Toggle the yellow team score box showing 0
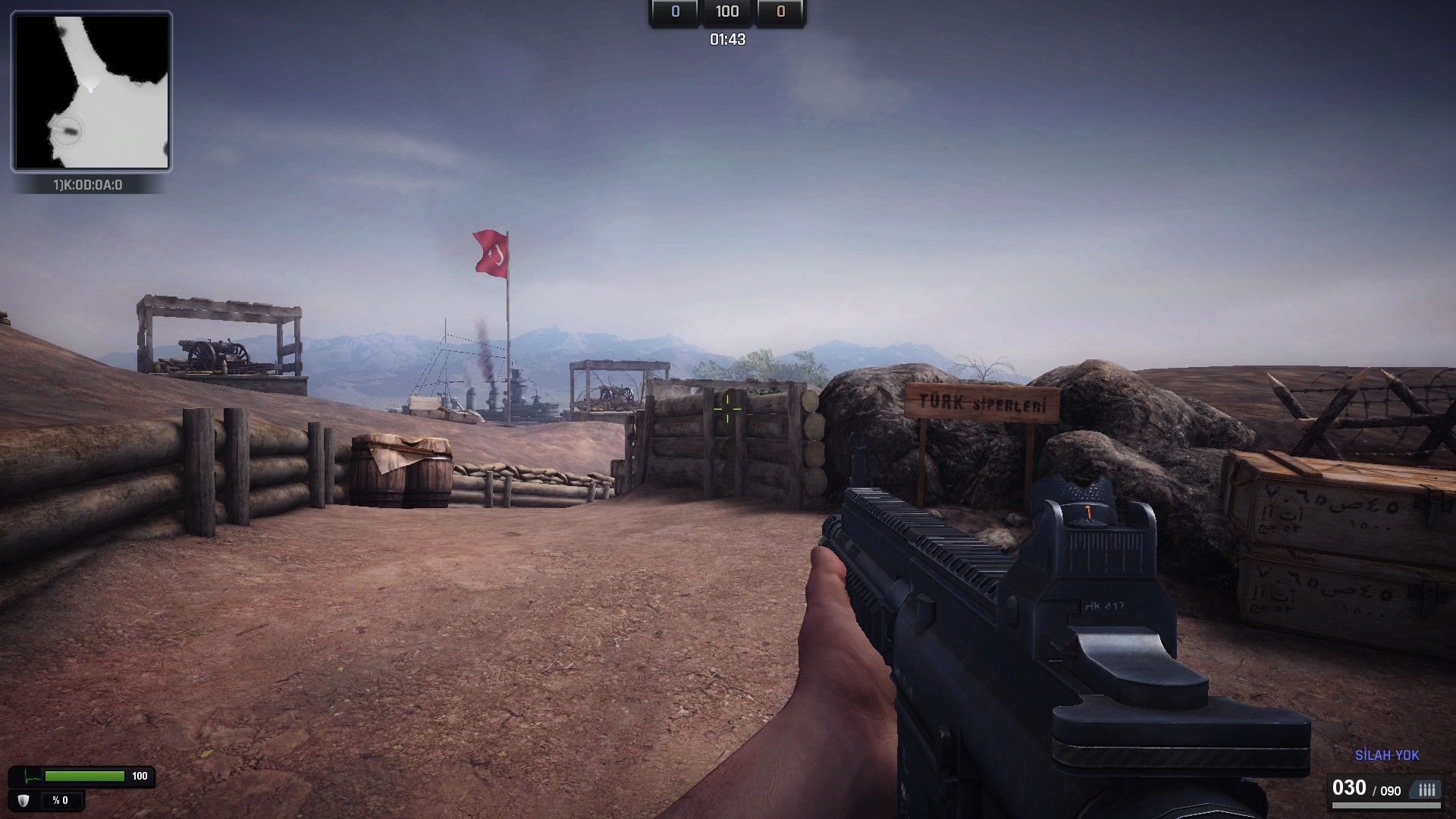The width and height of the screenshot is (1456, 819). [x=780, y=12]
